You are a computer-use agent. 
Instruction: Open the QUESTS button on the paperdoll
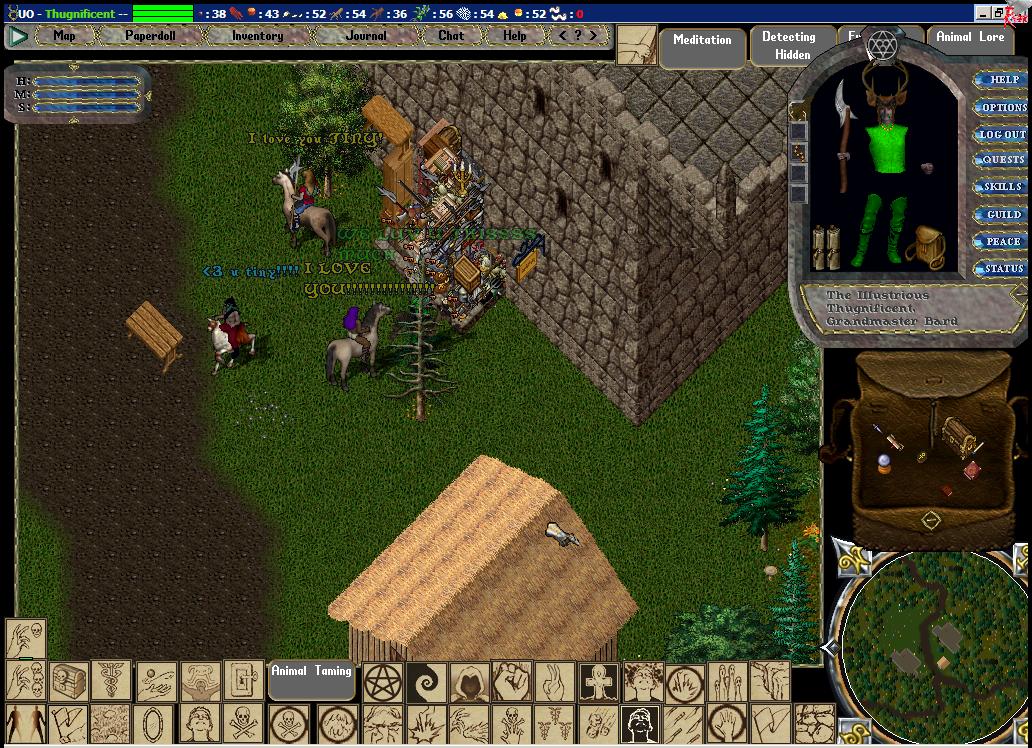[1002, 160]
